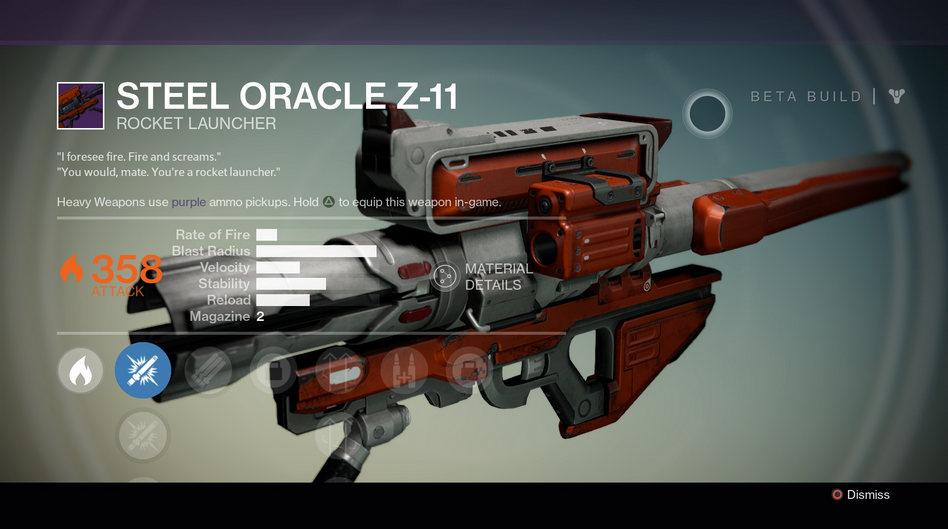Select the solar flame damage node
This screenshot has height=529, width=948.
coord(80,371)
